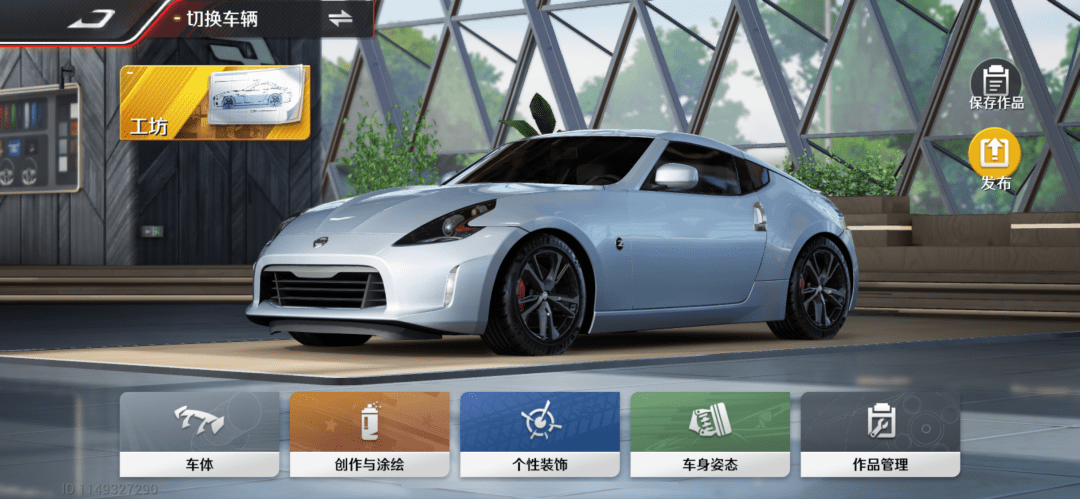Publish the design with 发布 button
1080x499 pixels.
point(995,161)
